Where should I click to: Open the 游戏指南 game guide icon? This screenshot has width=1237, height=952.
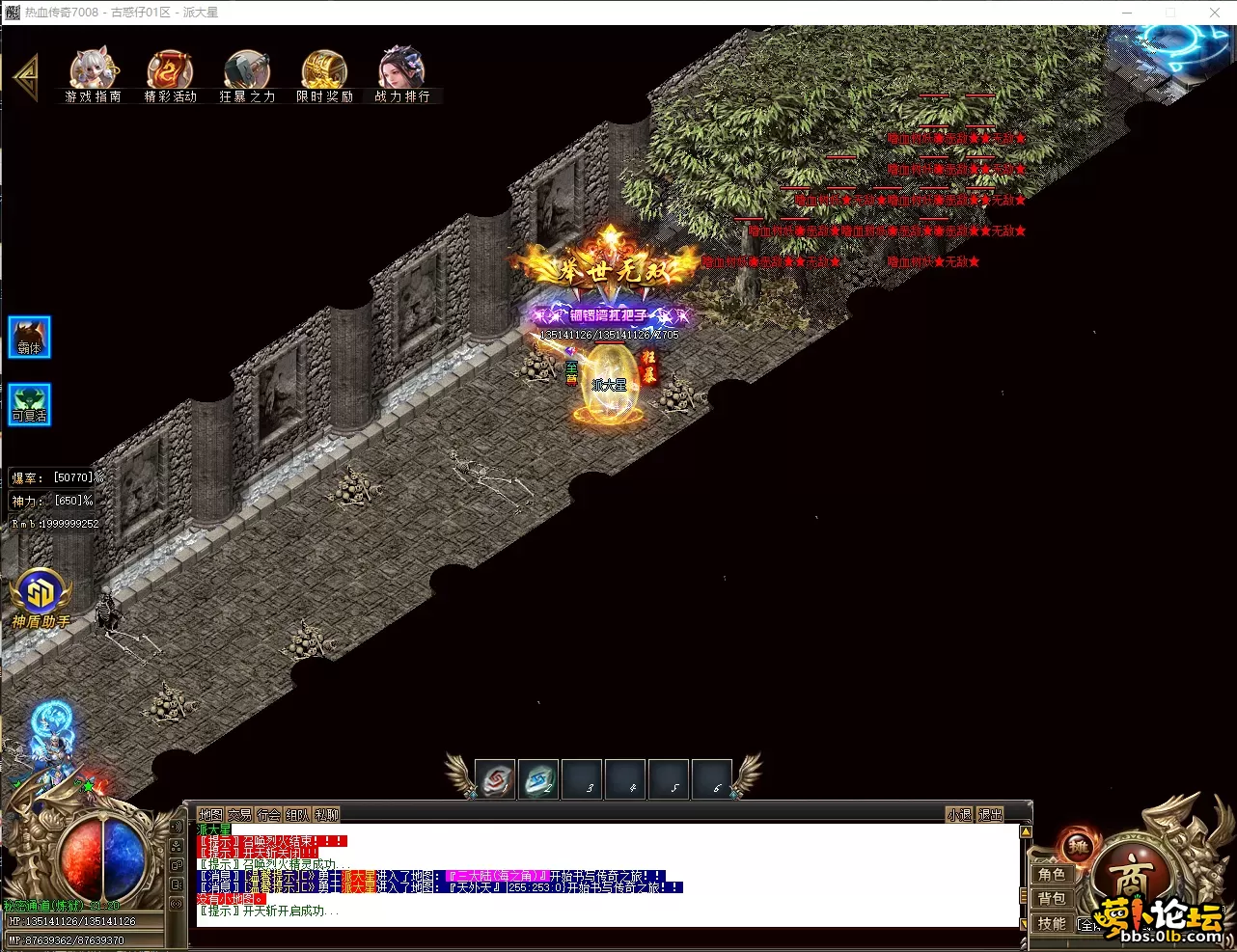click(93, 74)
